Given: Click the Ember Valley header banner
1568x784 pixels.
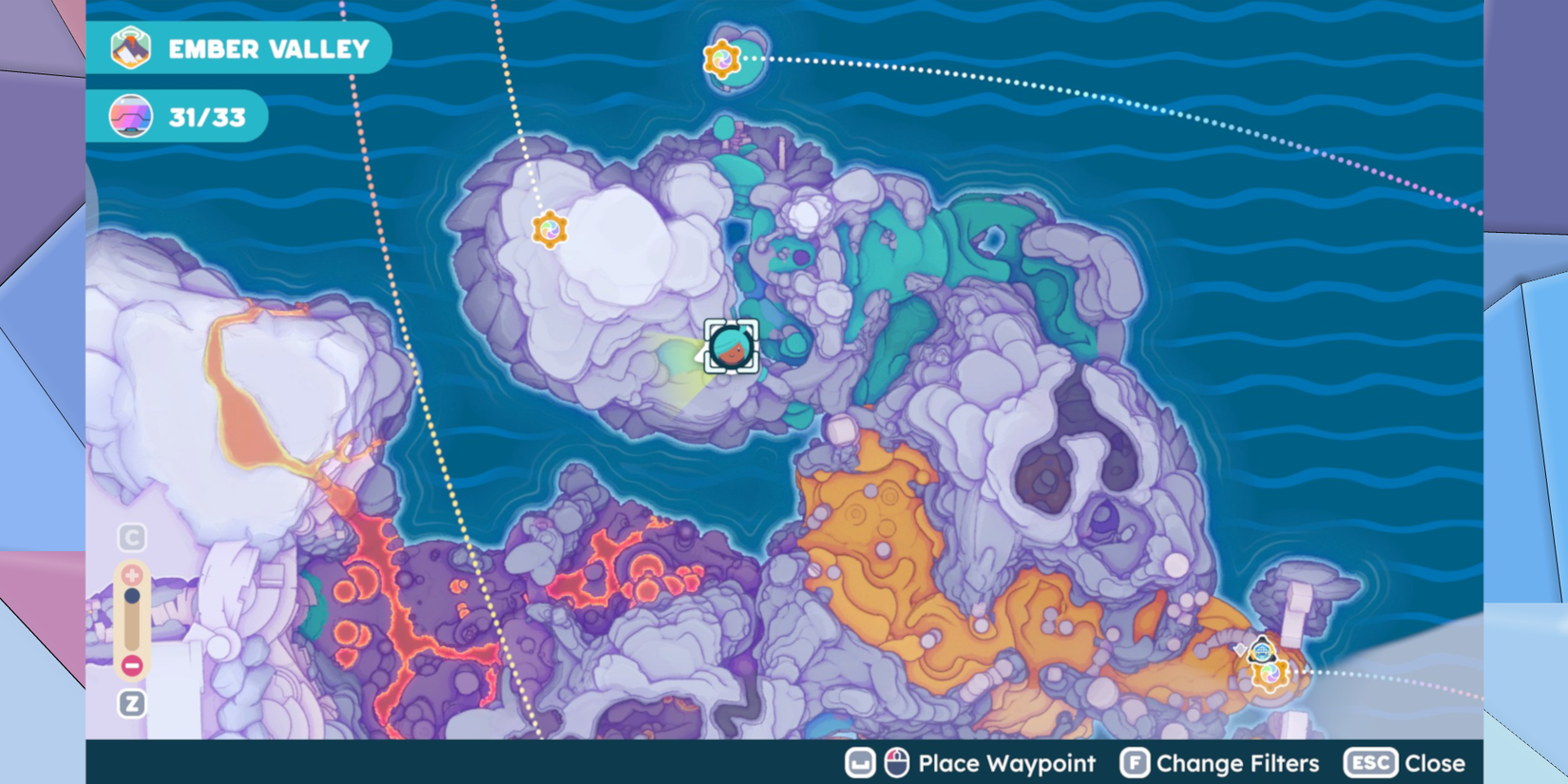Looking at the screenshot, I should pyautogui.click(x=242, y=49).
